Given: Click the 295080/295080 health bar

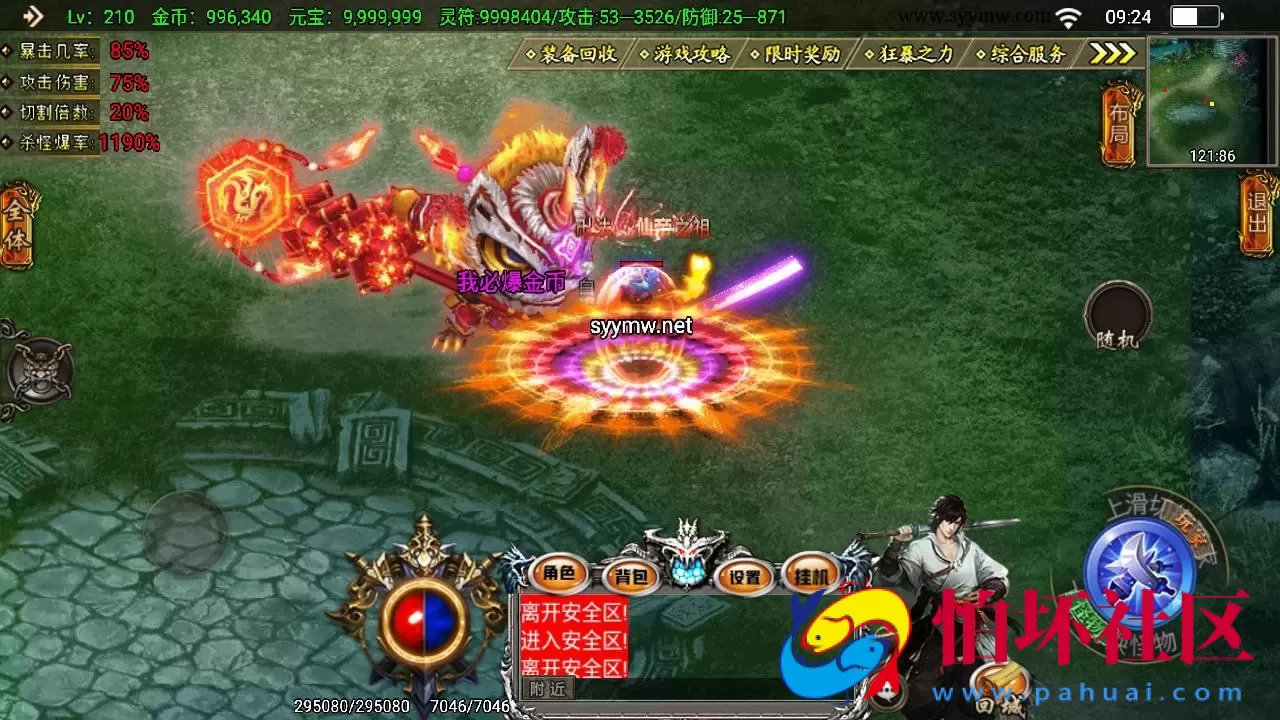Looking at the screenshot, I should point(350,706).
